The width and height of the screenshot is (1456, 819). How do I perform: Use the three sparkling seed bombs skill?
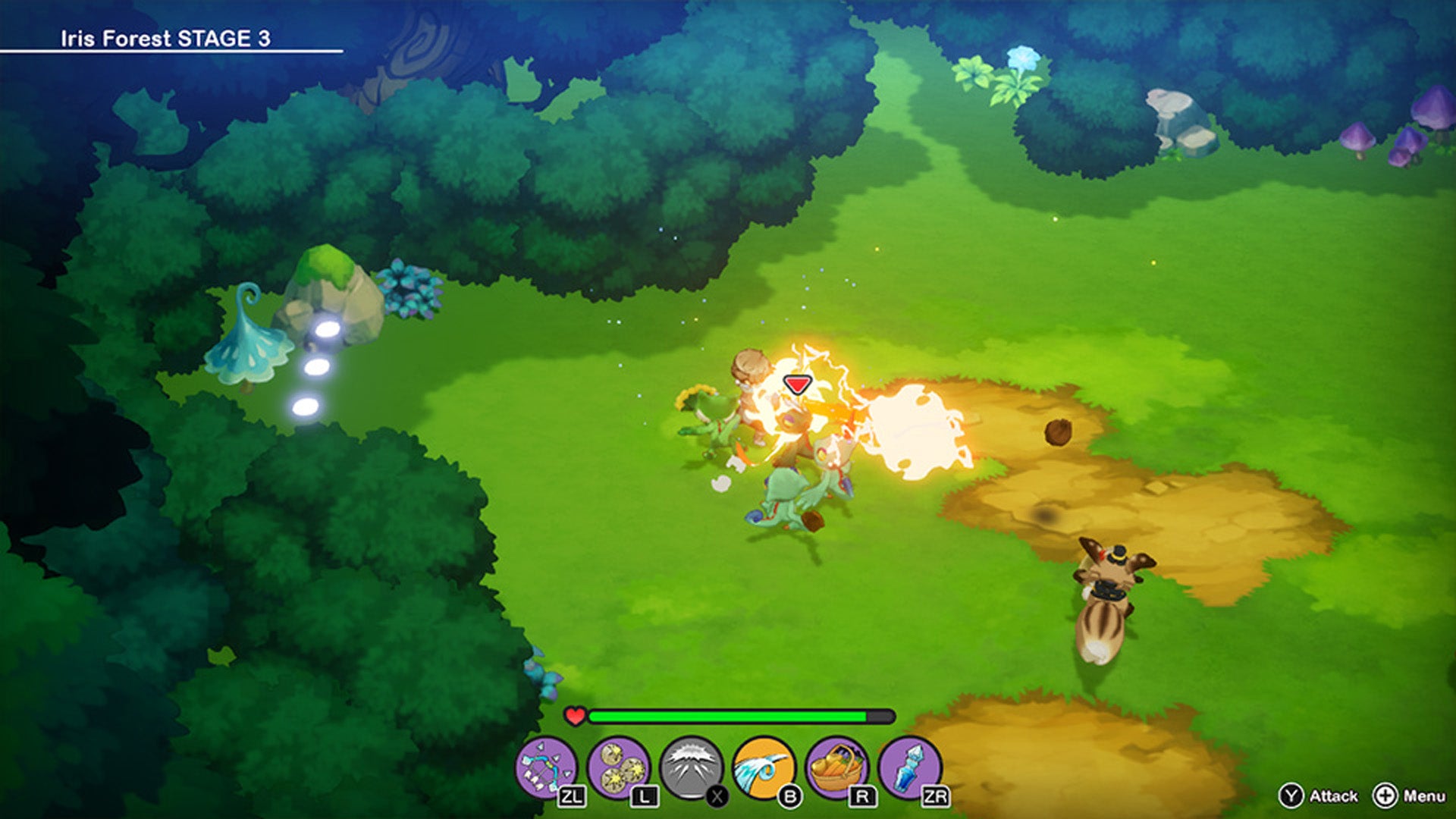point(618,768)
